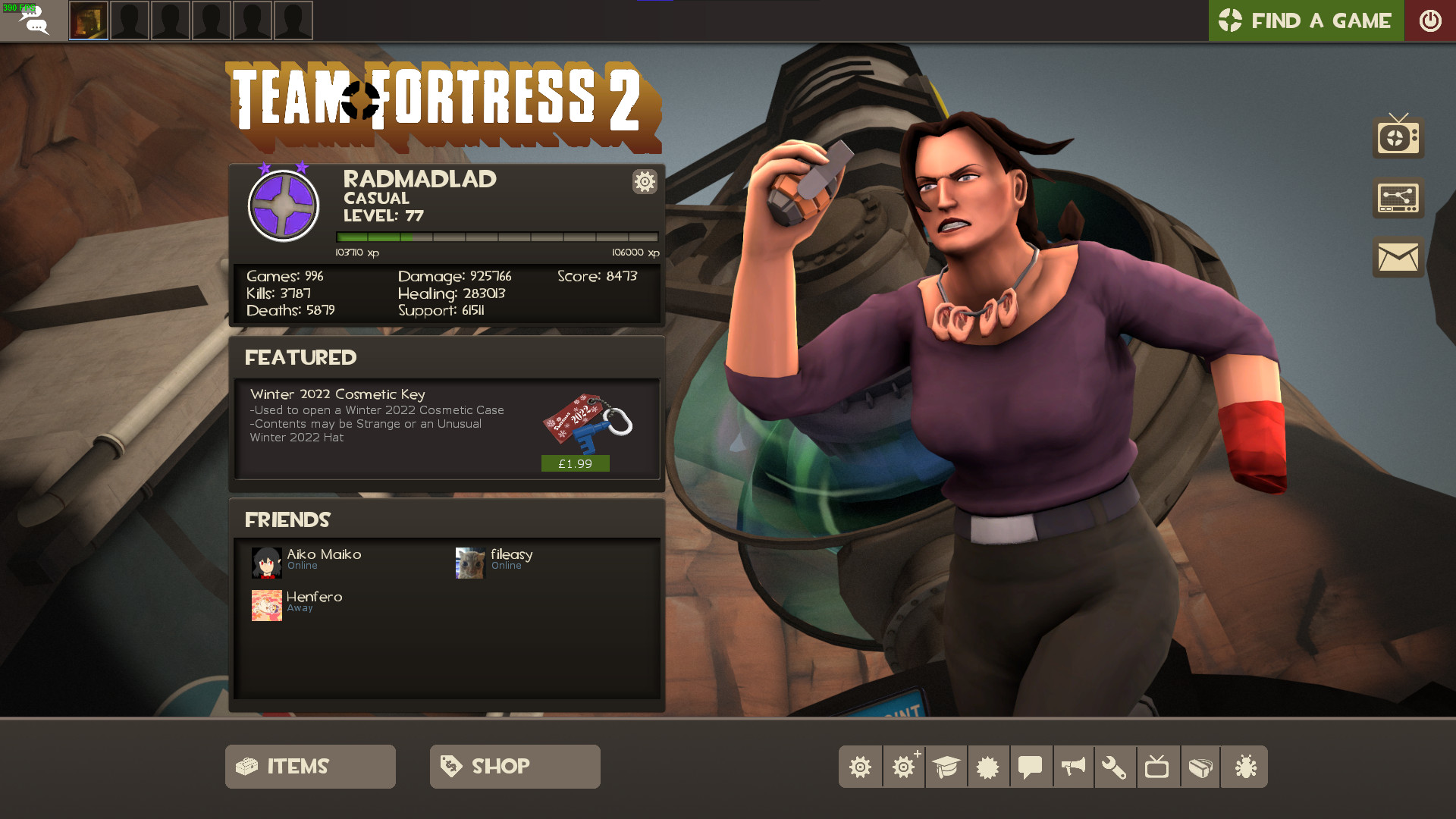The height and width of the screenshot is (819, 1456).
Task: Open the Settings gear in the bottom toolbar
Action: click(861, 767)
